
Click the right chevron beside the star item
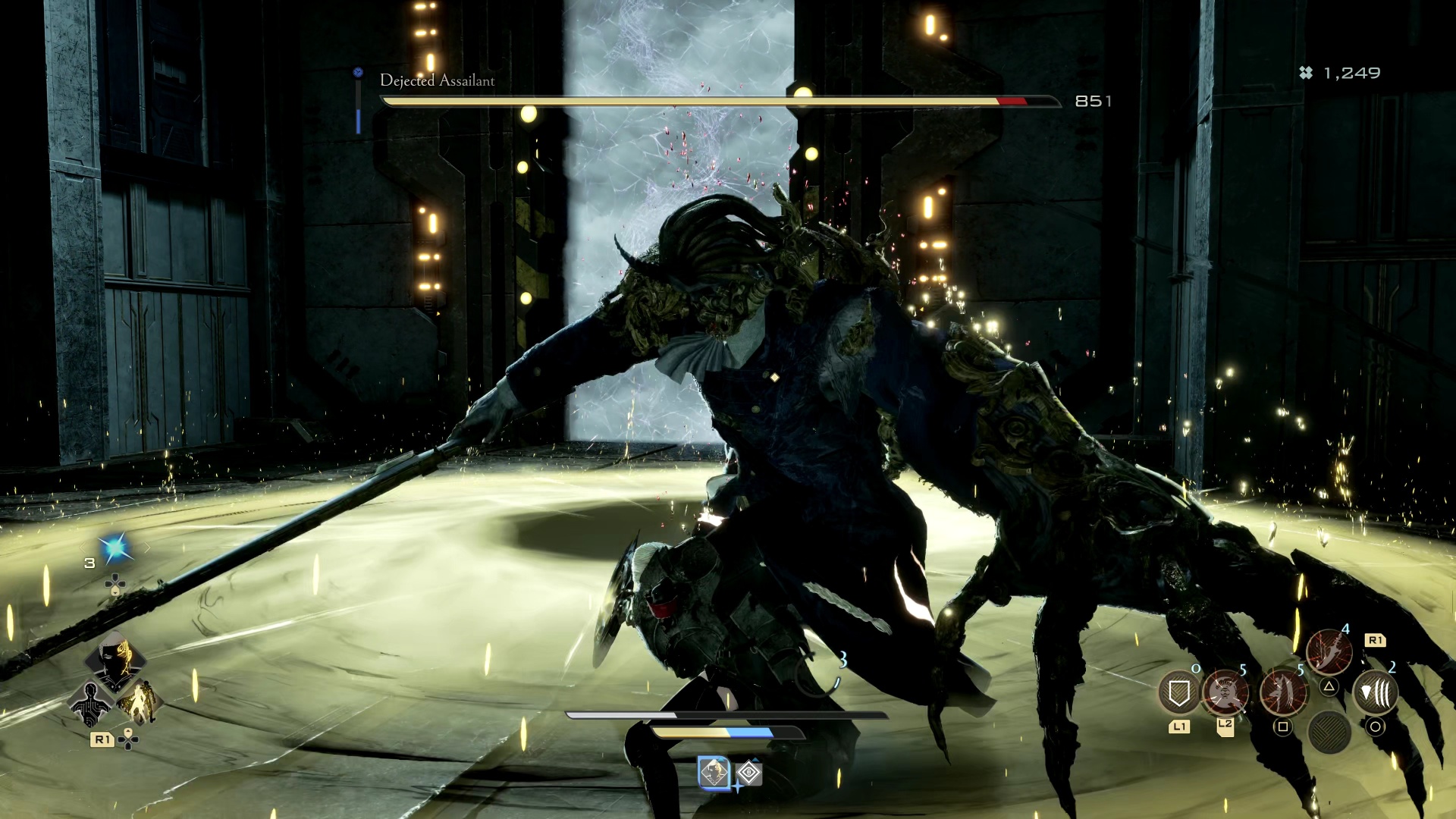147,547
